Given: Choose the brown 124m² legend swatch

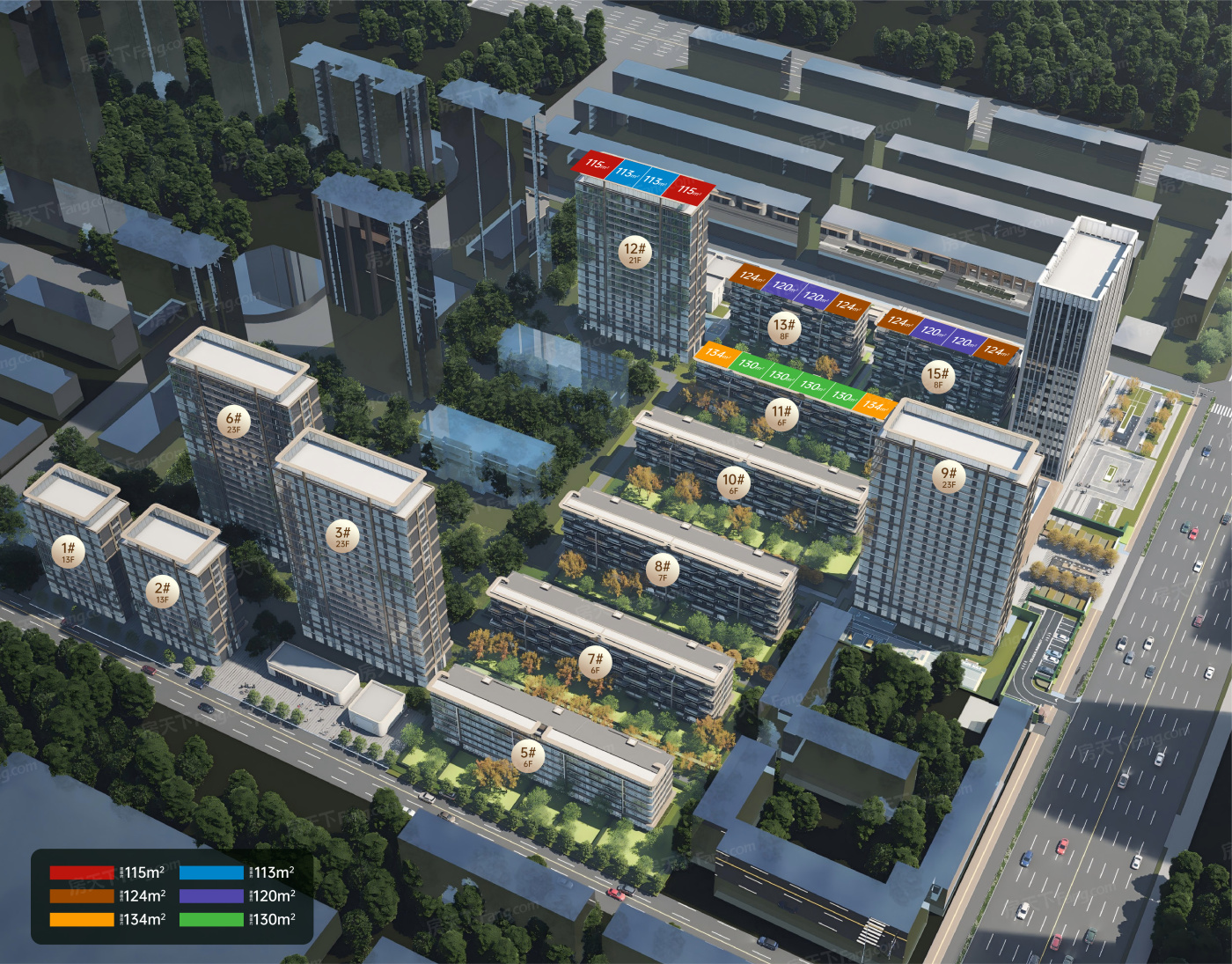Looking at the screenshot, I should 82,896.
